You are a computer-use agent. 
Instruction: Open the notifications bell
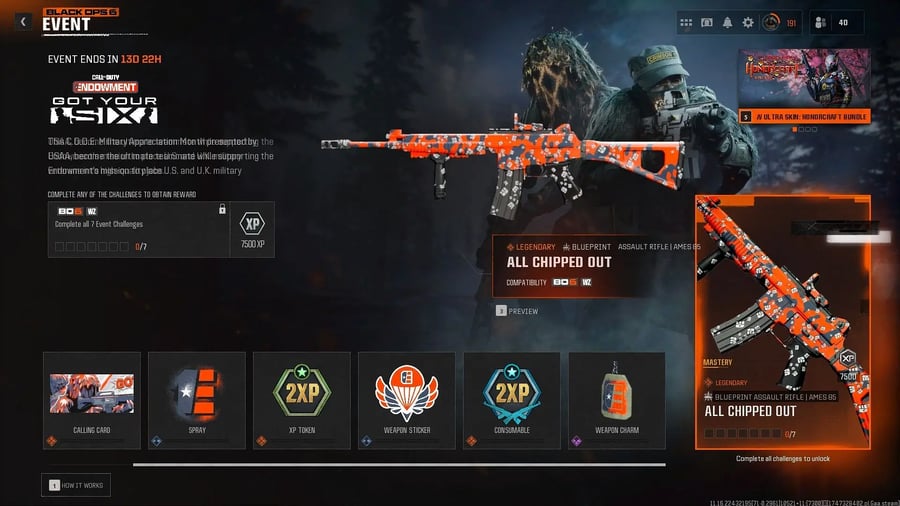(x=727, y=22)
